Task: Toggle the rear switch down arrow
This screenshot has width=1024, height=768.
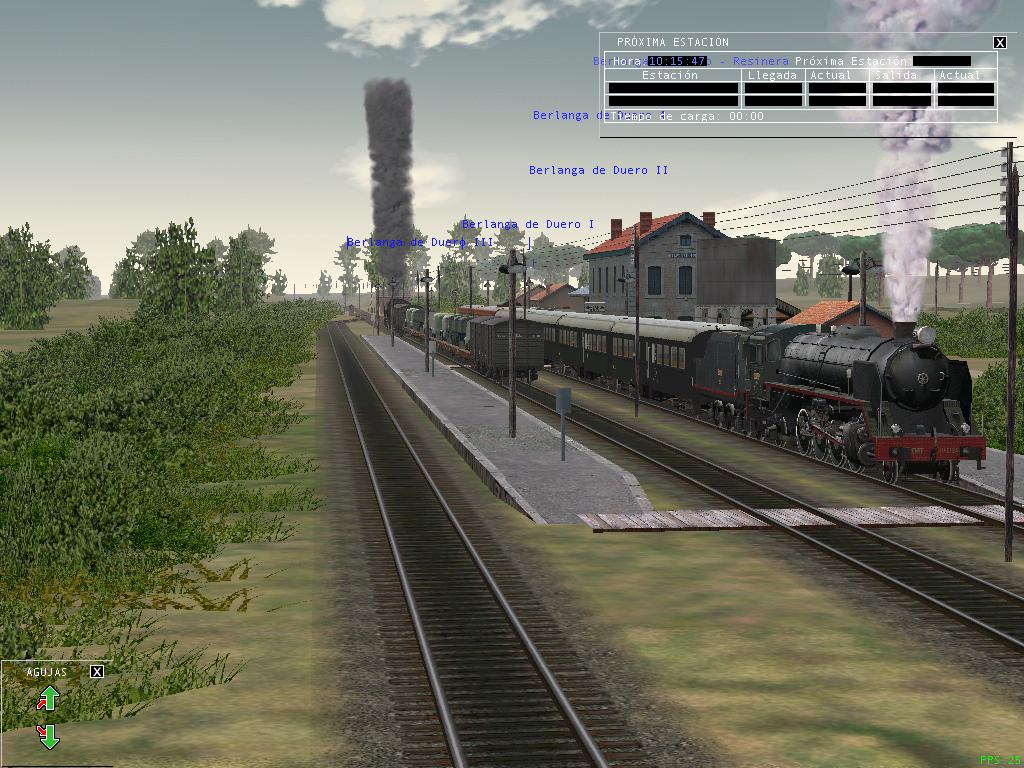Action: [48, 737]
